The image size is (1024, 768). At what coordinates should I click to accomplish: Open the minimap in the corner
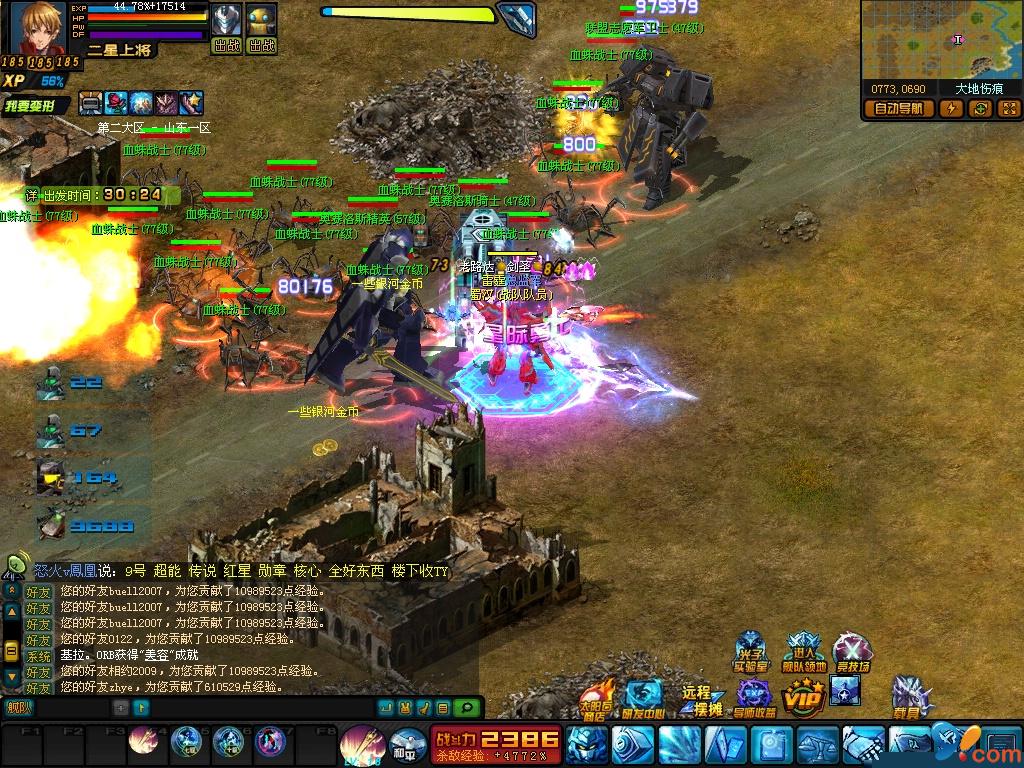tap(940, 40)
